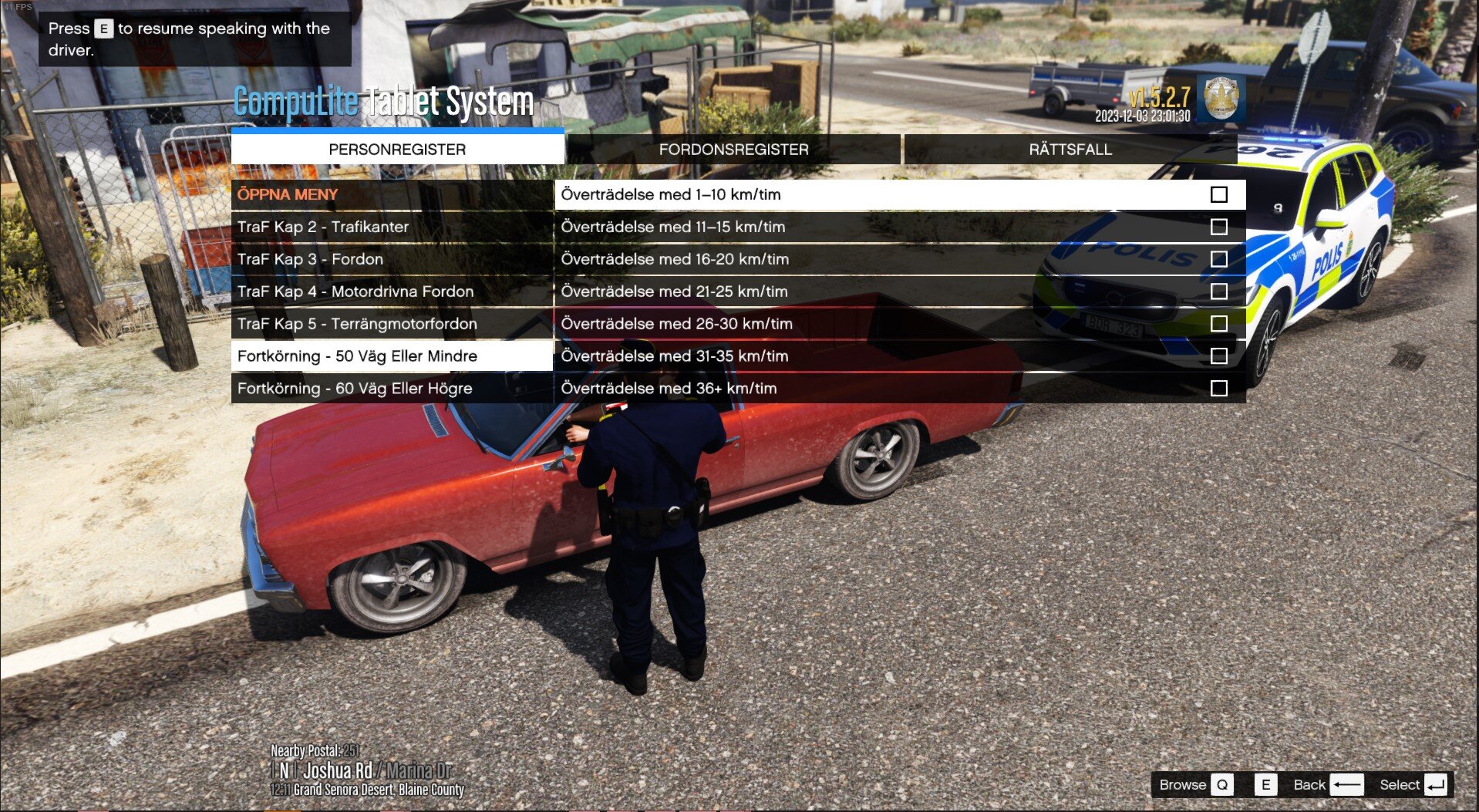Check the Överträdelse med 36+ km/tim box

(x=1218, y=389)
